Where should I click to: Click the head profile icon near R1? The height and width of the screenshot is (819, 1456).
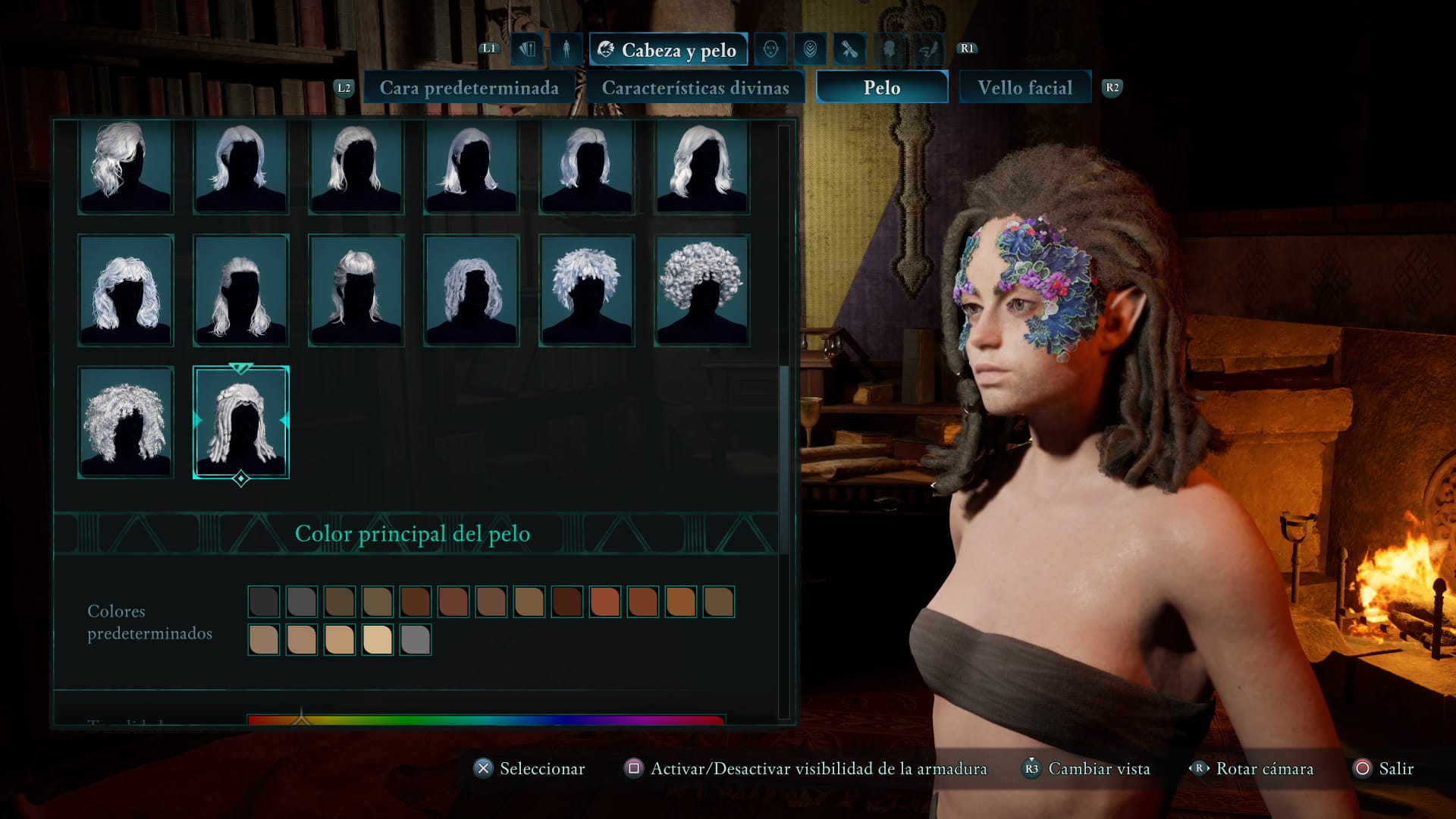click(889, 49)
